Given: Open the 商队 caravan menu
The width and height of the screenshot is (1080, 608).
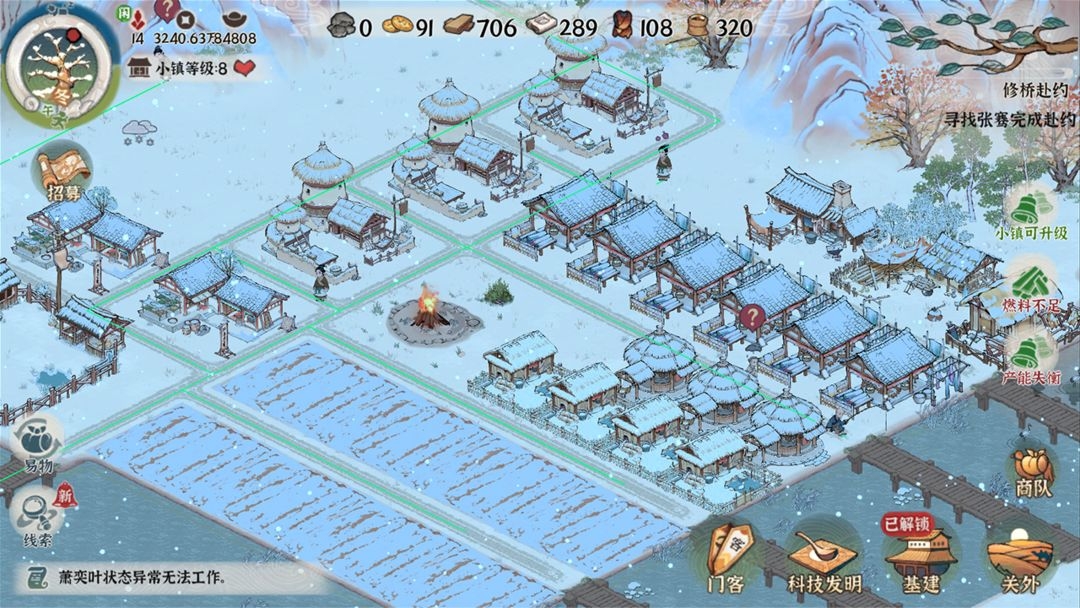Looking at the screenshot, I should click(1033, 470).
